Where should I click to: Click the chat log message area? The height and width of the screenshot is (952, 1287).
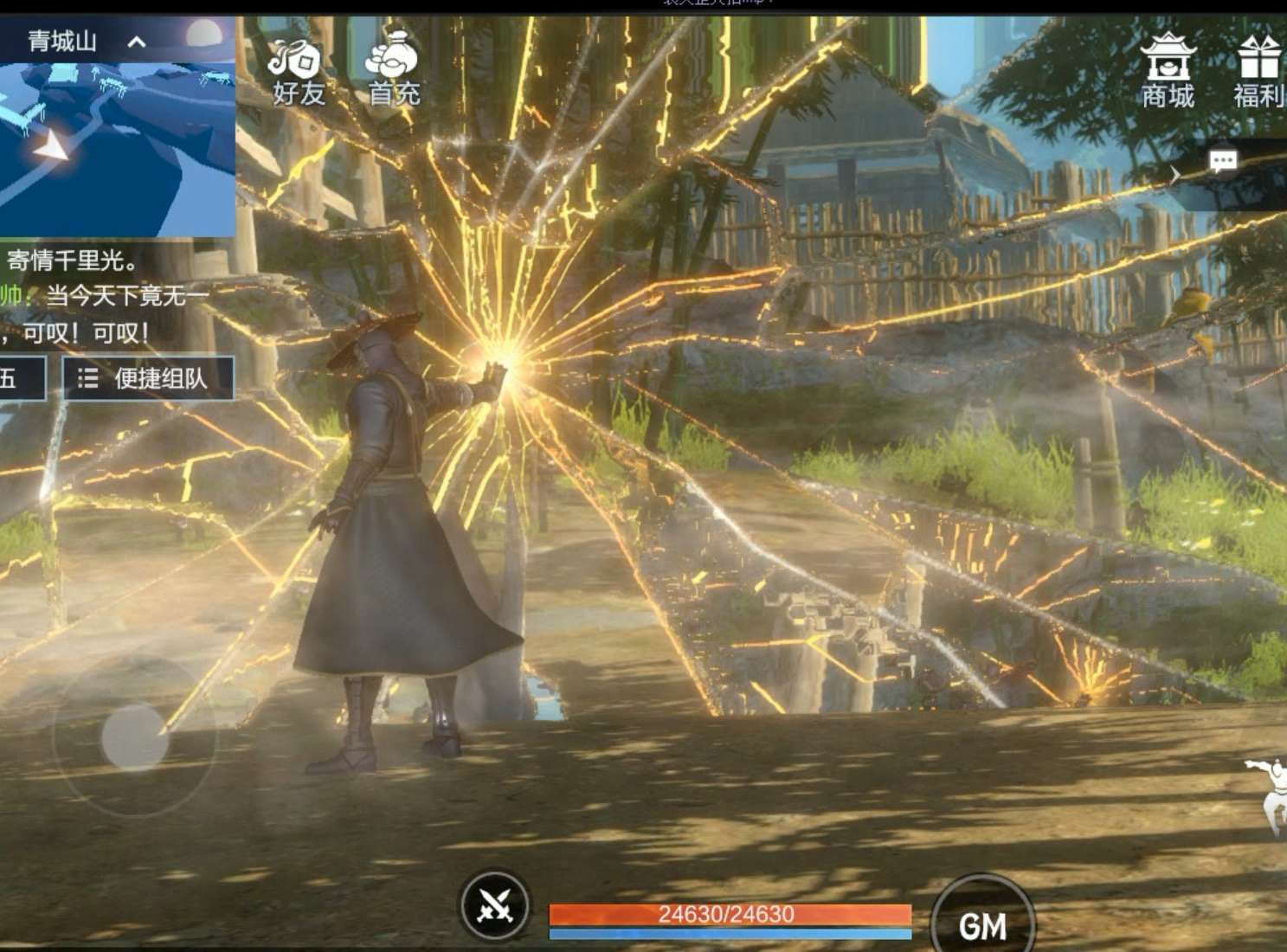coord(104,296)
